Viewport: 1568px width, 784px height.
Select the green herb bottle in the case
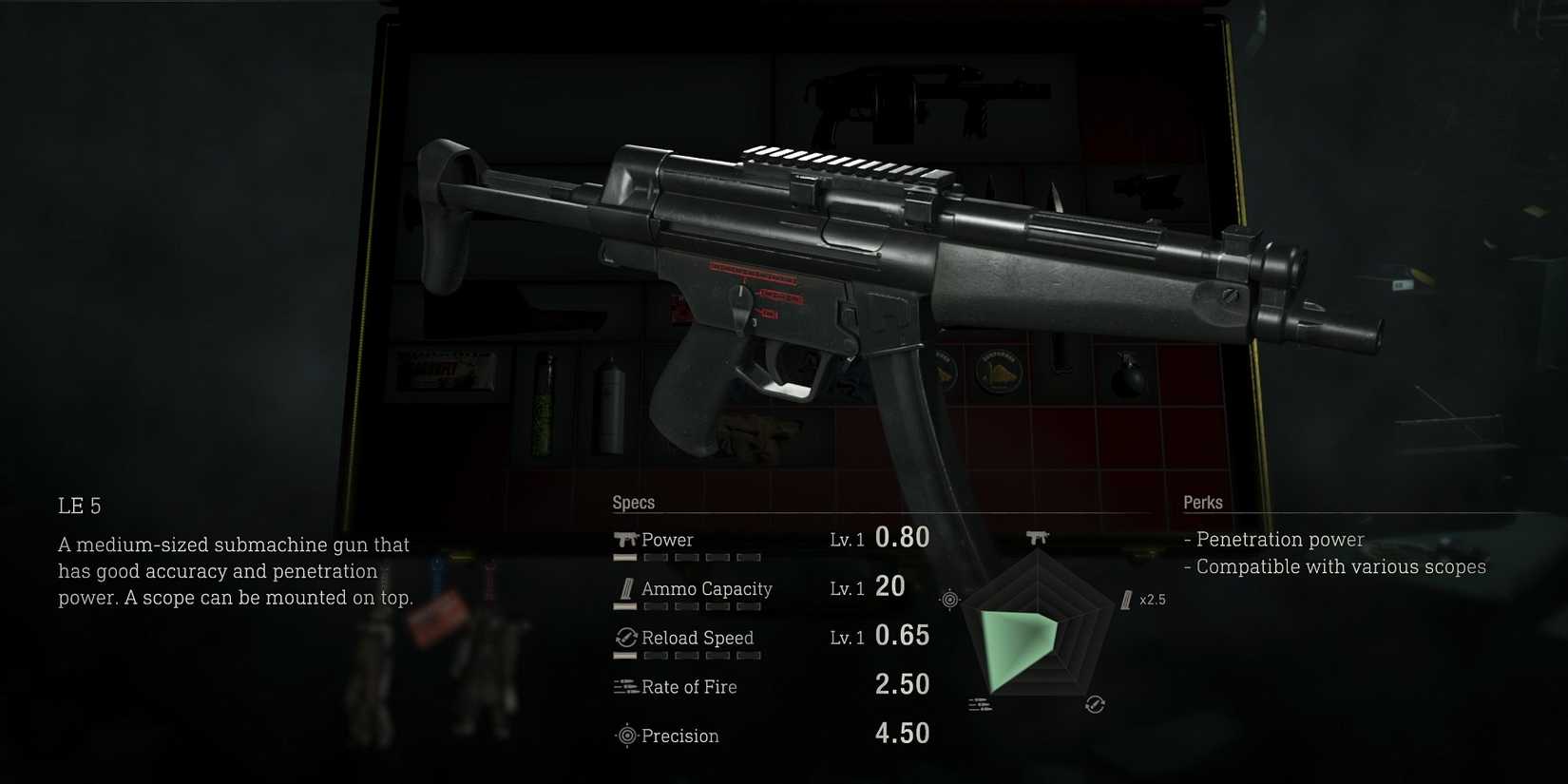(x=545, y=404)
